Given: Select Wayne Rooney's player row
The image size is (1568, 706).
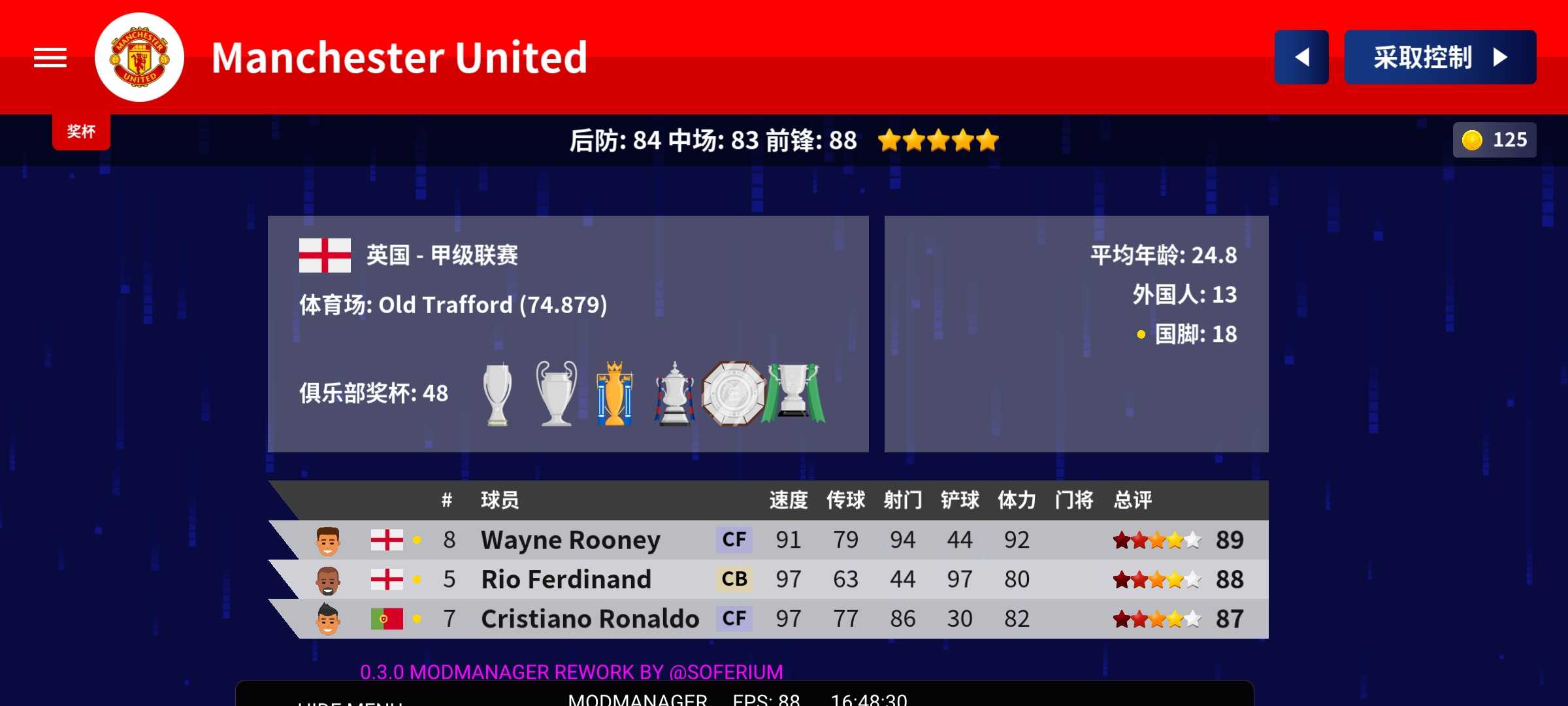Looking at the screenshot, I should point(768,540).
